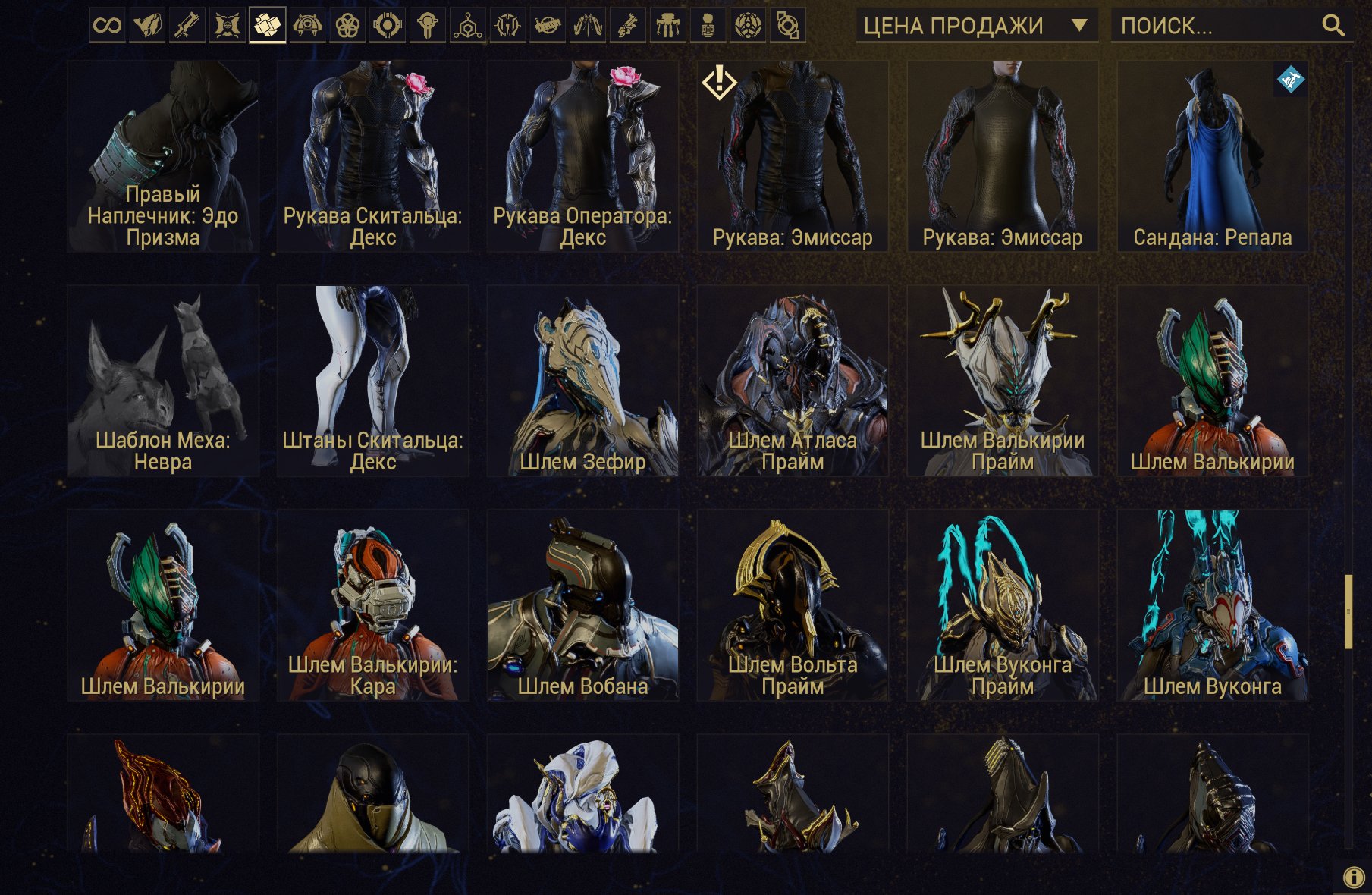Image resolution: width=1372 pixels, height=895 pixels.
Task: Pick the «Шлем Атласа Прайм» helmet
Action: (793, 381)
